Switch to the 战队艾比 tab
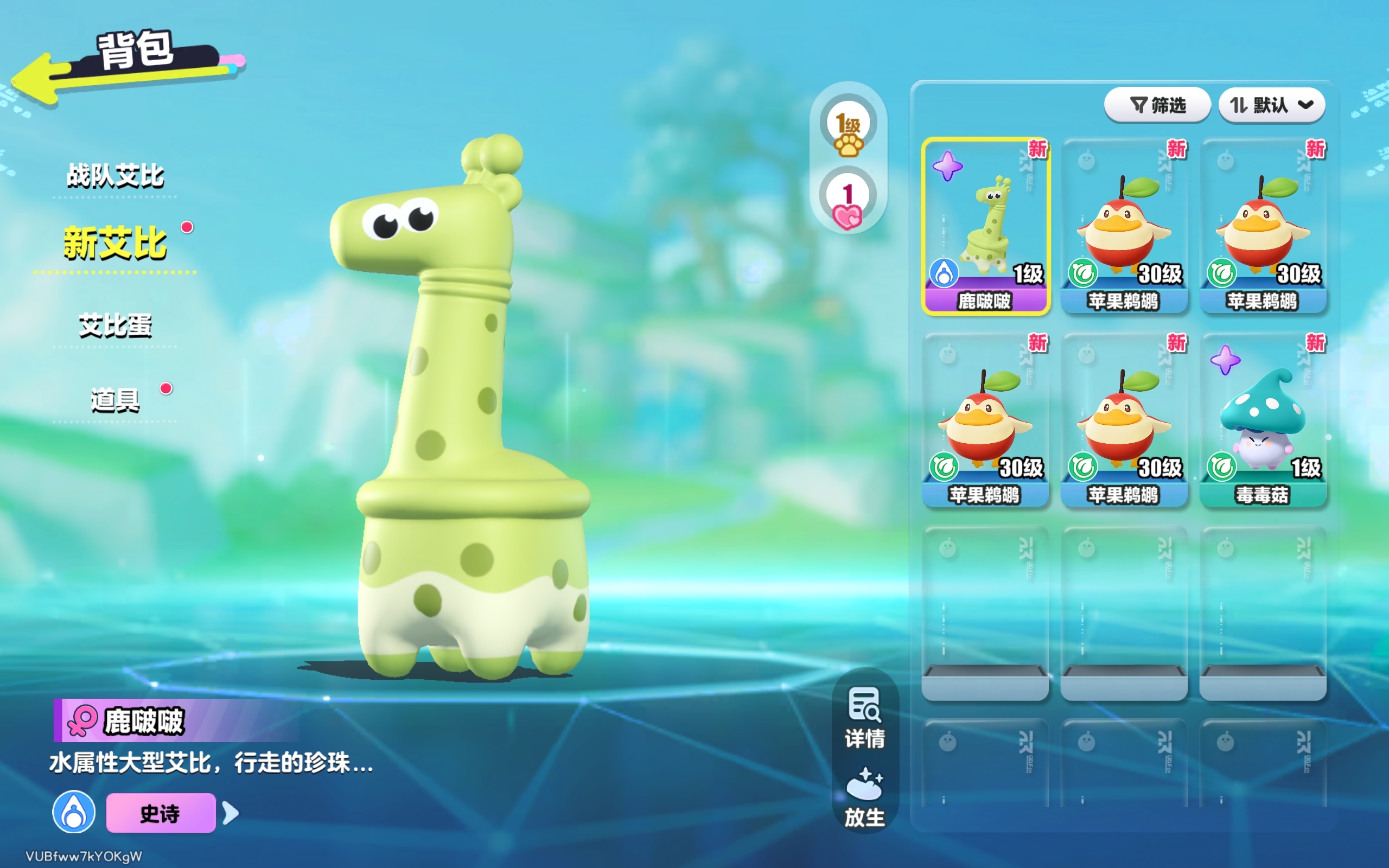The image size is (1389, 868). (x=116, y=175)
